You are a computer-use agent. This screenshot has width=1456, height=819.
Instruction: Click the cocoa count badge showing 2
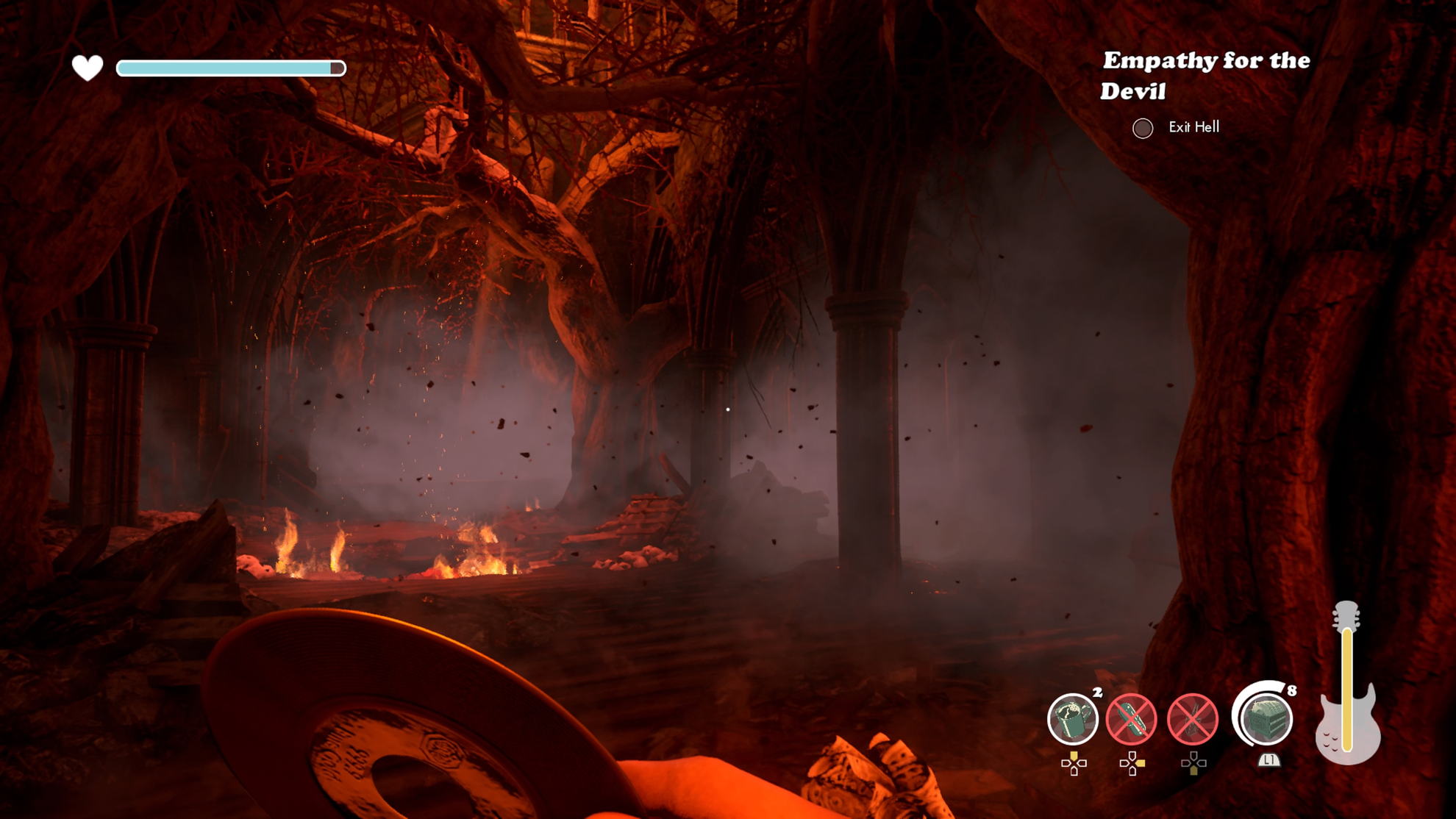click(1096, 693)
